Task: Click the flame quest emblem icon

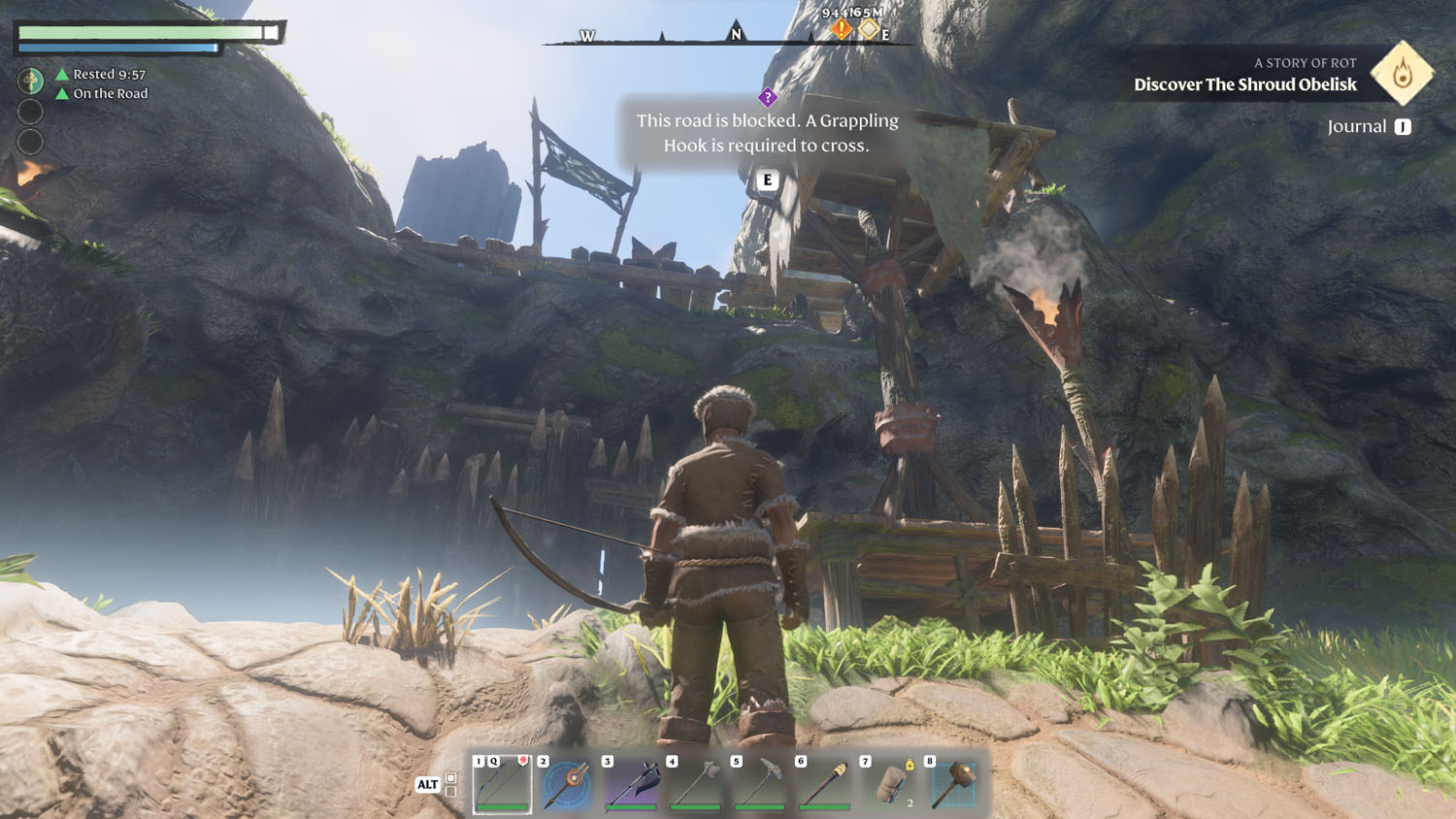Action: click(x=1402, y=73)
